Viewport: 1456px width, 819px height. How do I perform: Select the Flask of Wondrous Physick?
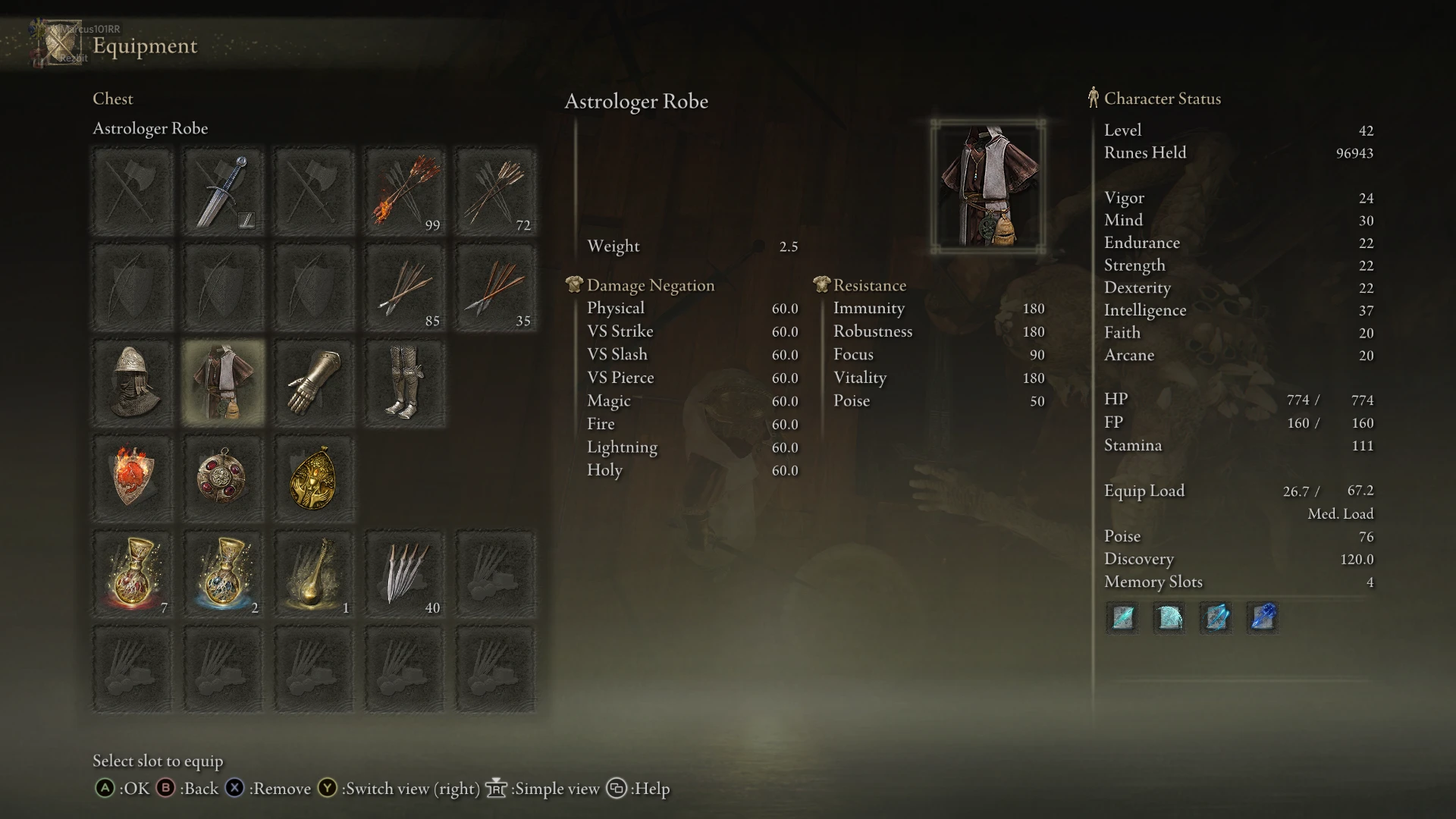point(314,573)
